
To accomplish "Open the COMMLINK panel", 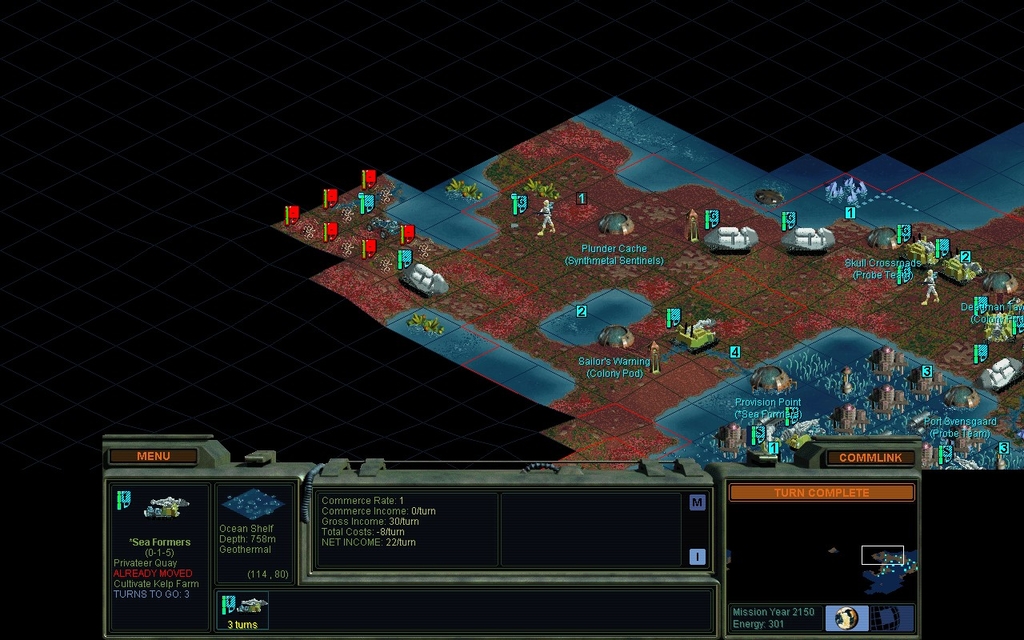I will [x=870, y=457].
